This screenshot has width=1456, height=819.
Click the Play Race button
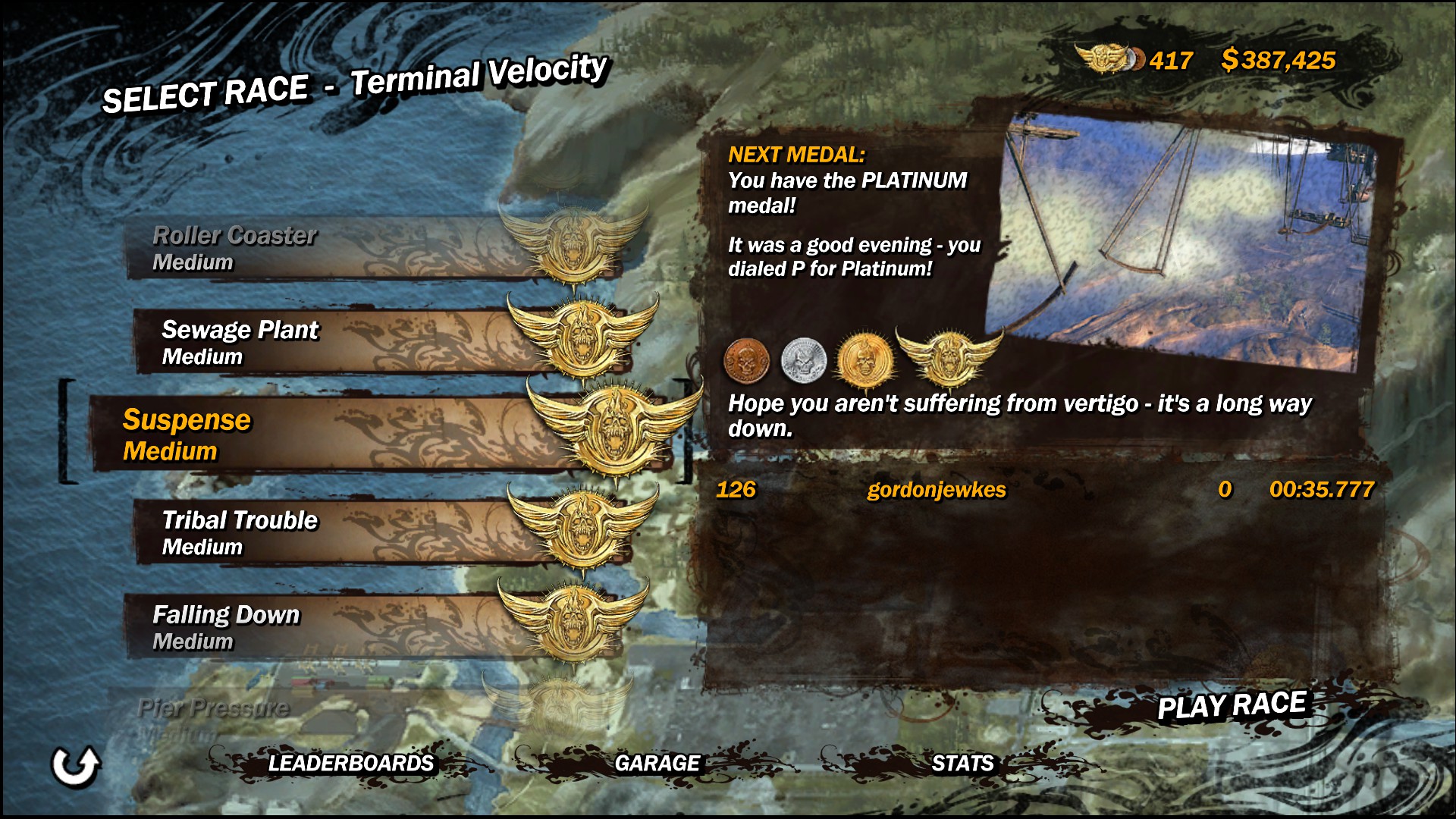pos(1231,706)
